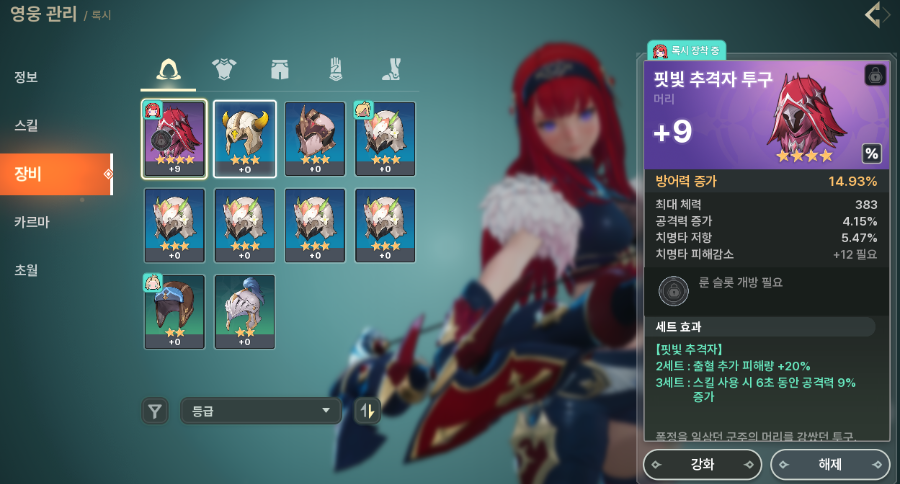Switch to the boots equipment tab

(x=391, y=69)
